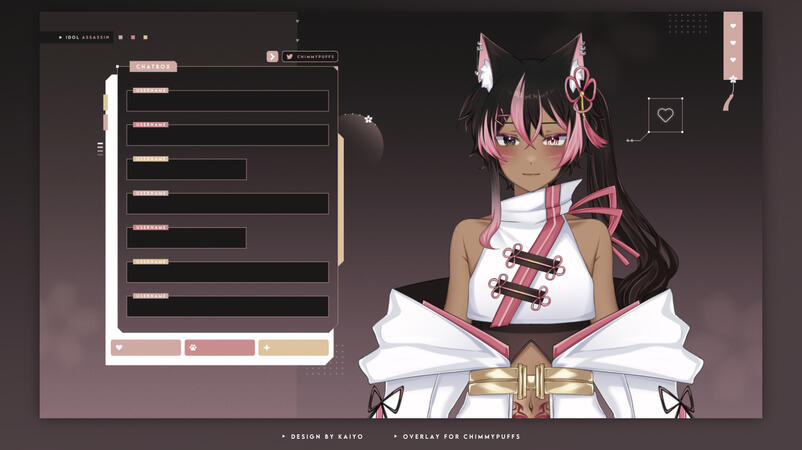
Task: Click the heart button below the chatbox
Action: (x=146, y=348)
